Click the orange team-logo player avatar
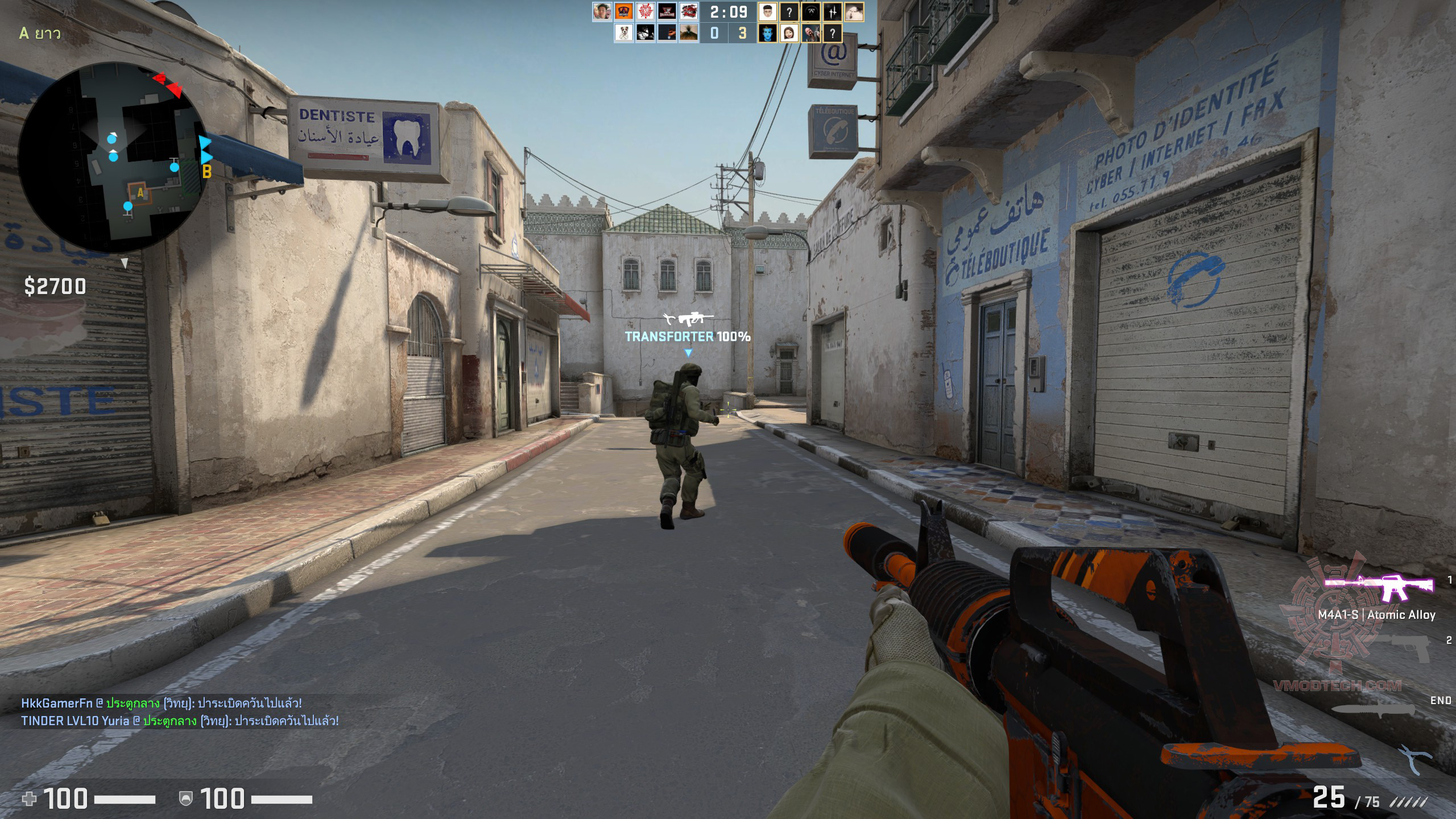 [x=624, y=11]
